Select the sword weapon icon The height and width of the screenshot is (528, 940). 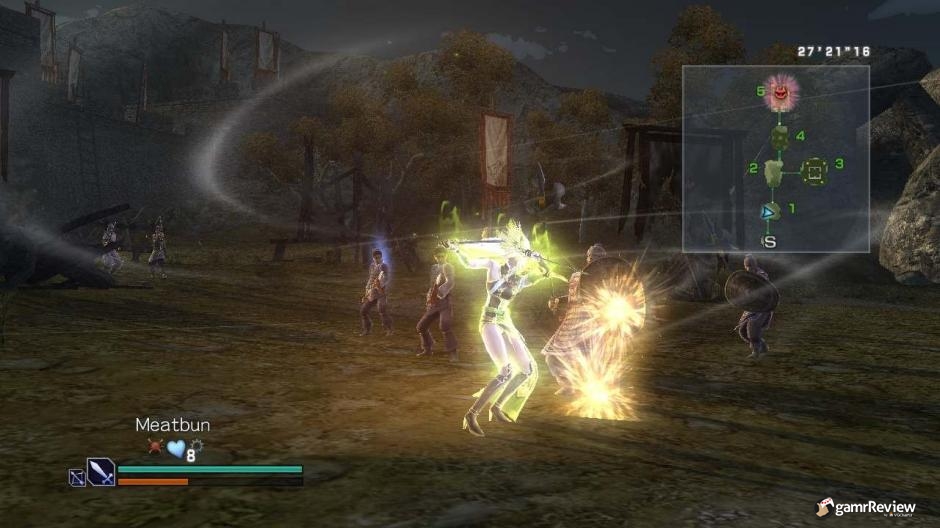[101, 471]
